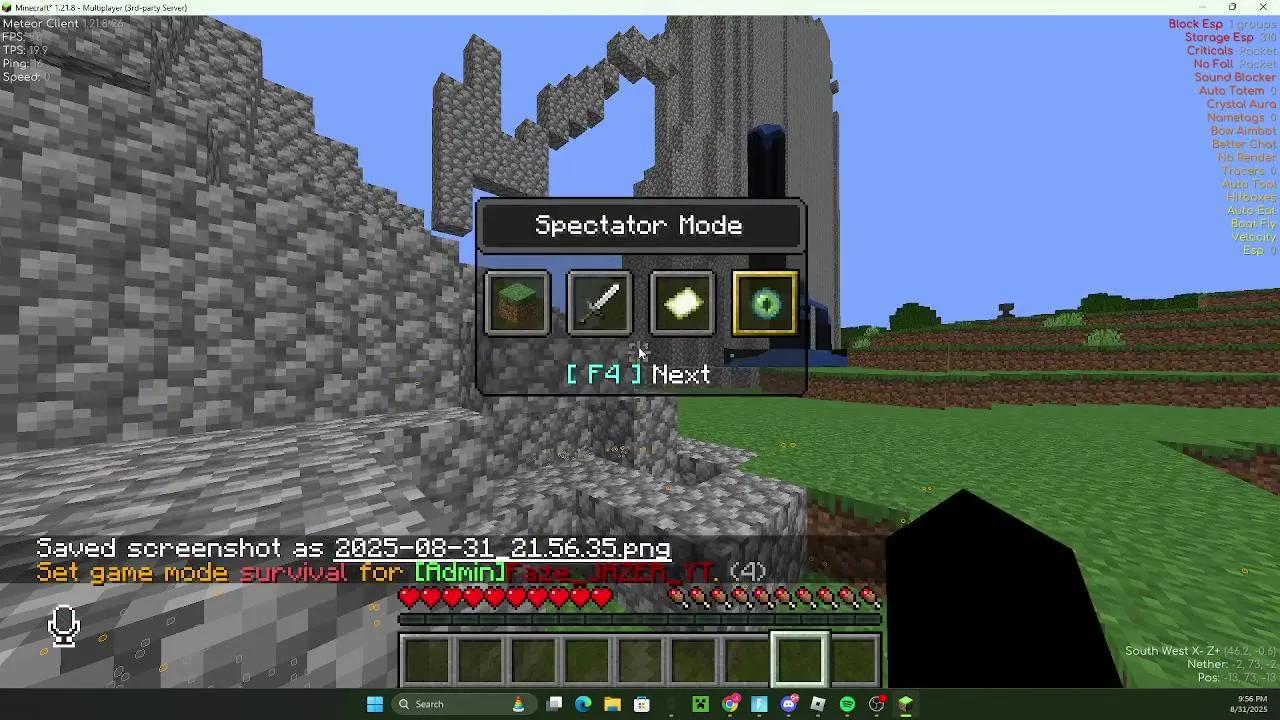This screenshot has width=1280, height=720.
Task: Select the highlighted Spectator eye of ender icon
Action: 764,303
